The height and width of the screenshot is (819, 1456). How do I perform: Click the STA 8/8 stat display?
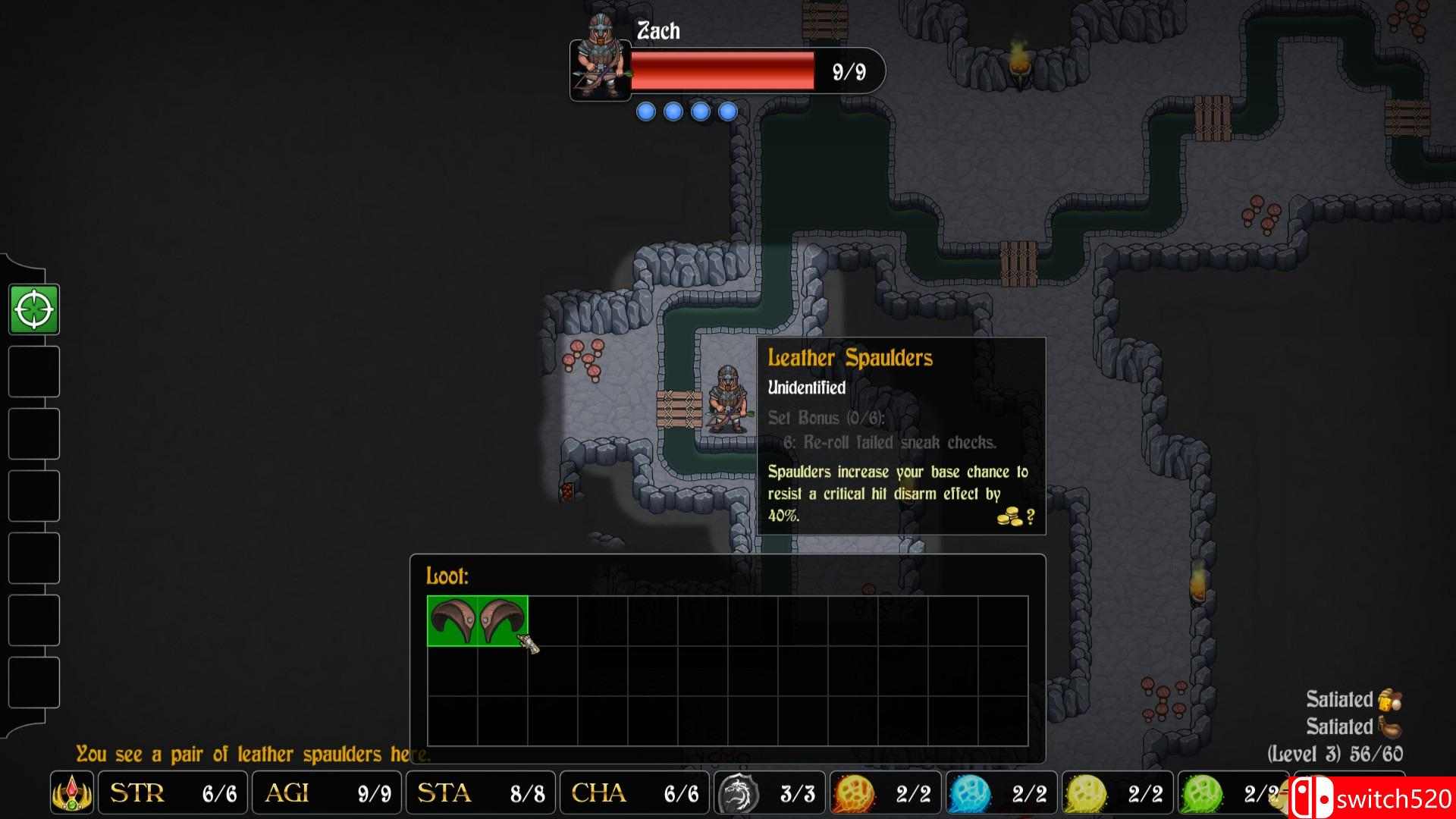(x=480, y=793)
